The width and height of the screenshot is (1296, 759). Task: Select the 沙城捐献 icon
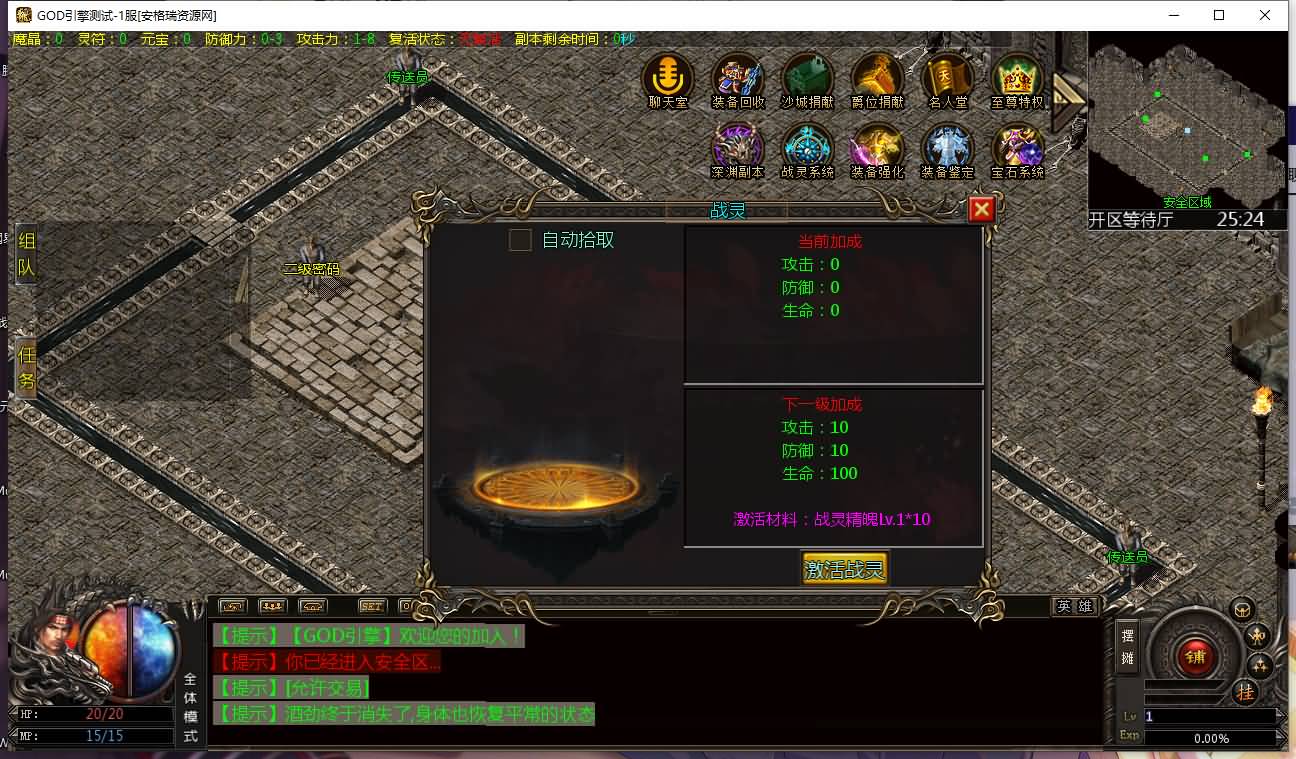(807, 77)
